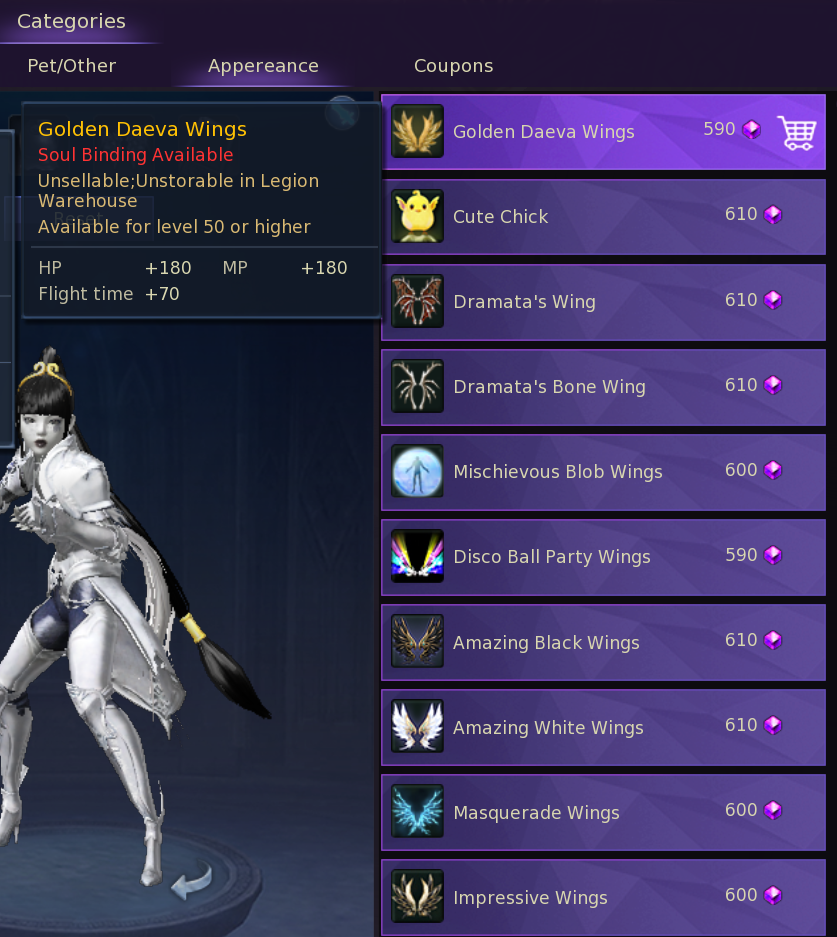Viewport: 837px width, 937px height.
Task: Choose Disco Ball Party Wings
Action: [x=551, y=557]
